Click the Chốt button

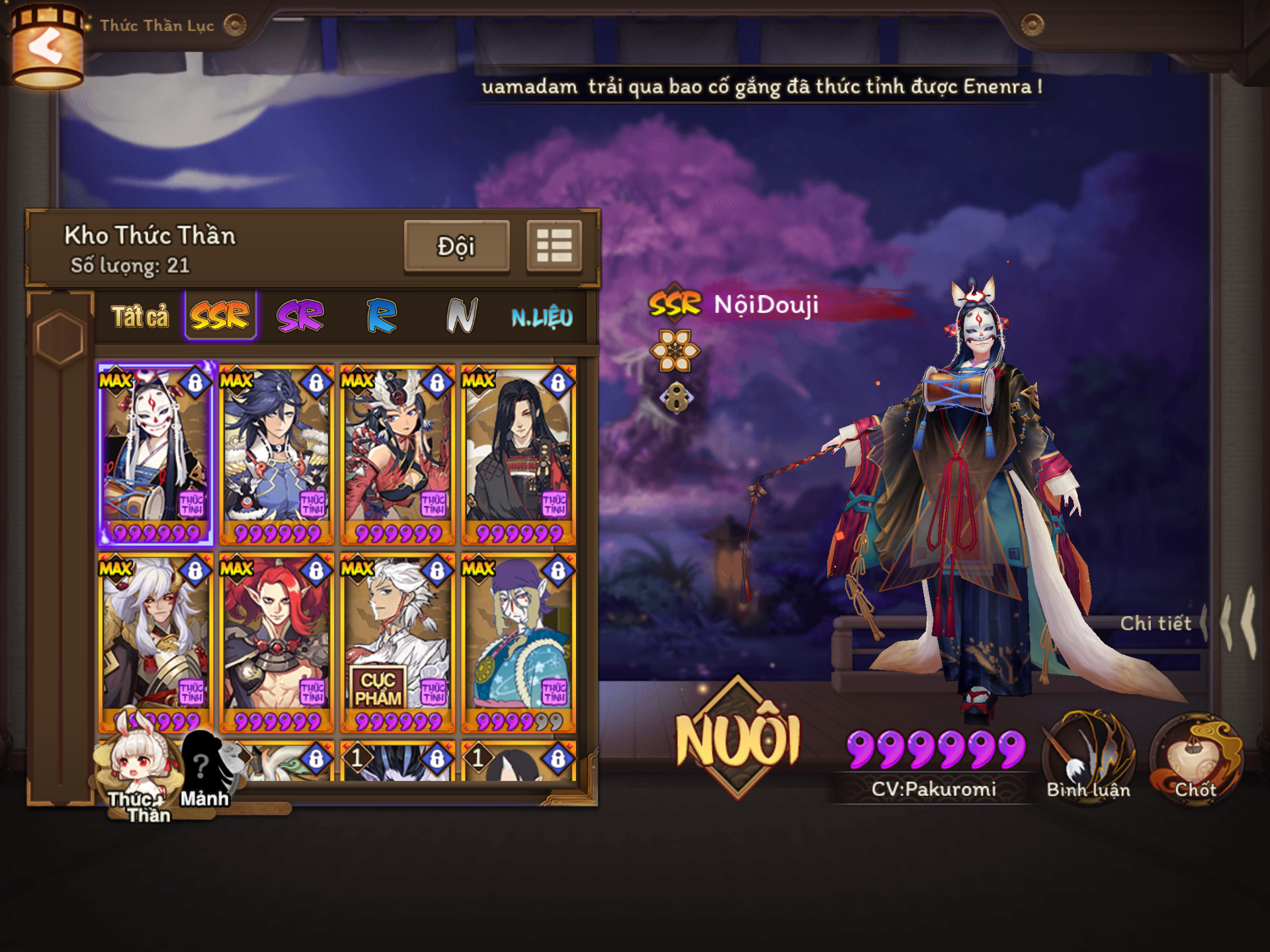point(1196,757)
